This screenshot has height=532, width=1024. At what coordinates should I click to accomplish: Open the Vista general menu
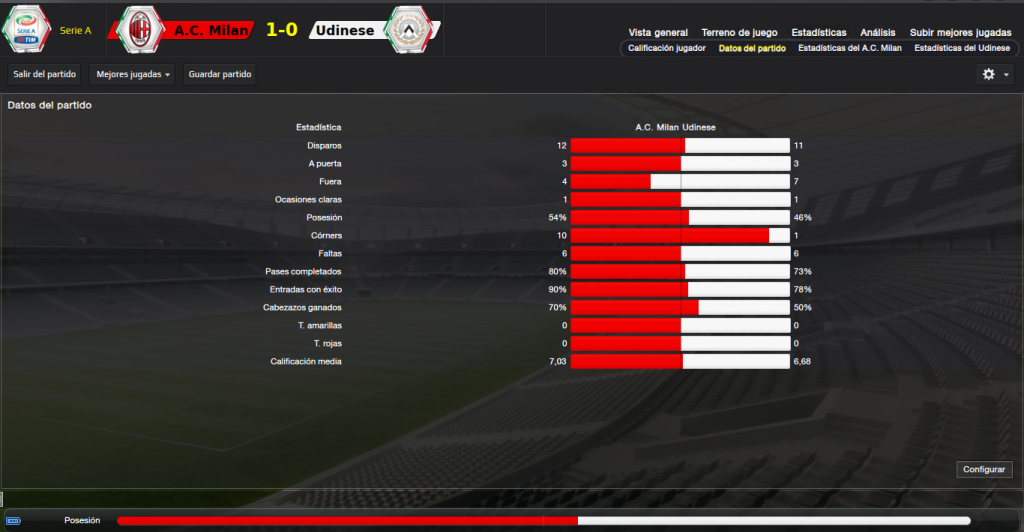click(658, 32)
